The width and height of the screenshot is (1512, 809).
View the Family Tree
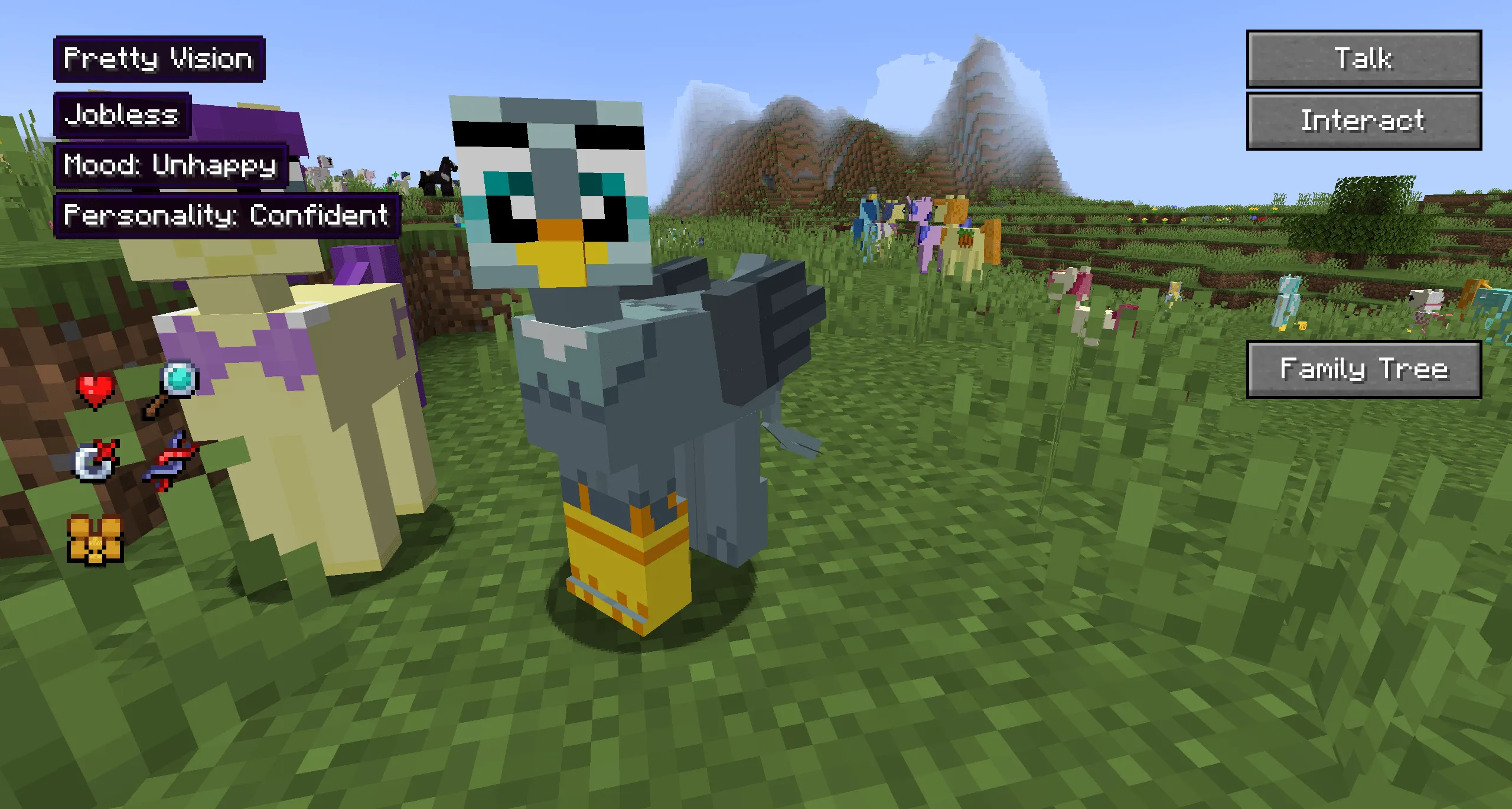click(x=1366, y=369)
